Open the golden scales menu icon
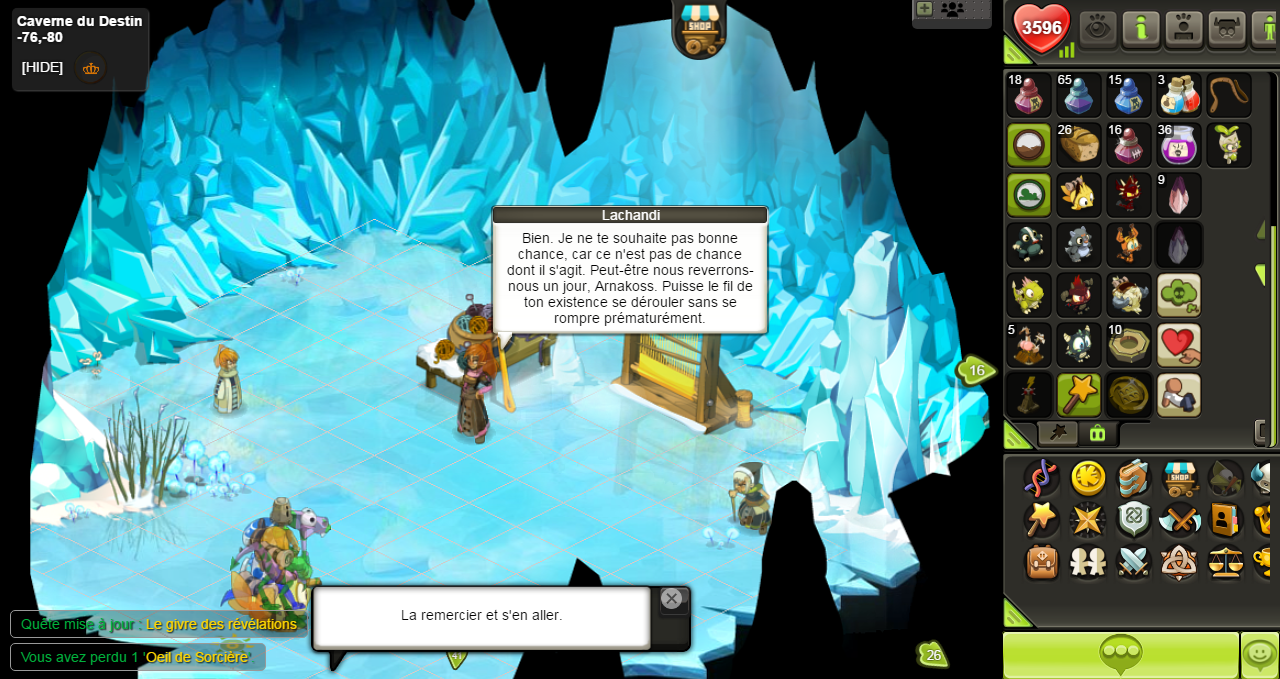This screenshot has height=679, width=1280. click(x=1226, y=562)
